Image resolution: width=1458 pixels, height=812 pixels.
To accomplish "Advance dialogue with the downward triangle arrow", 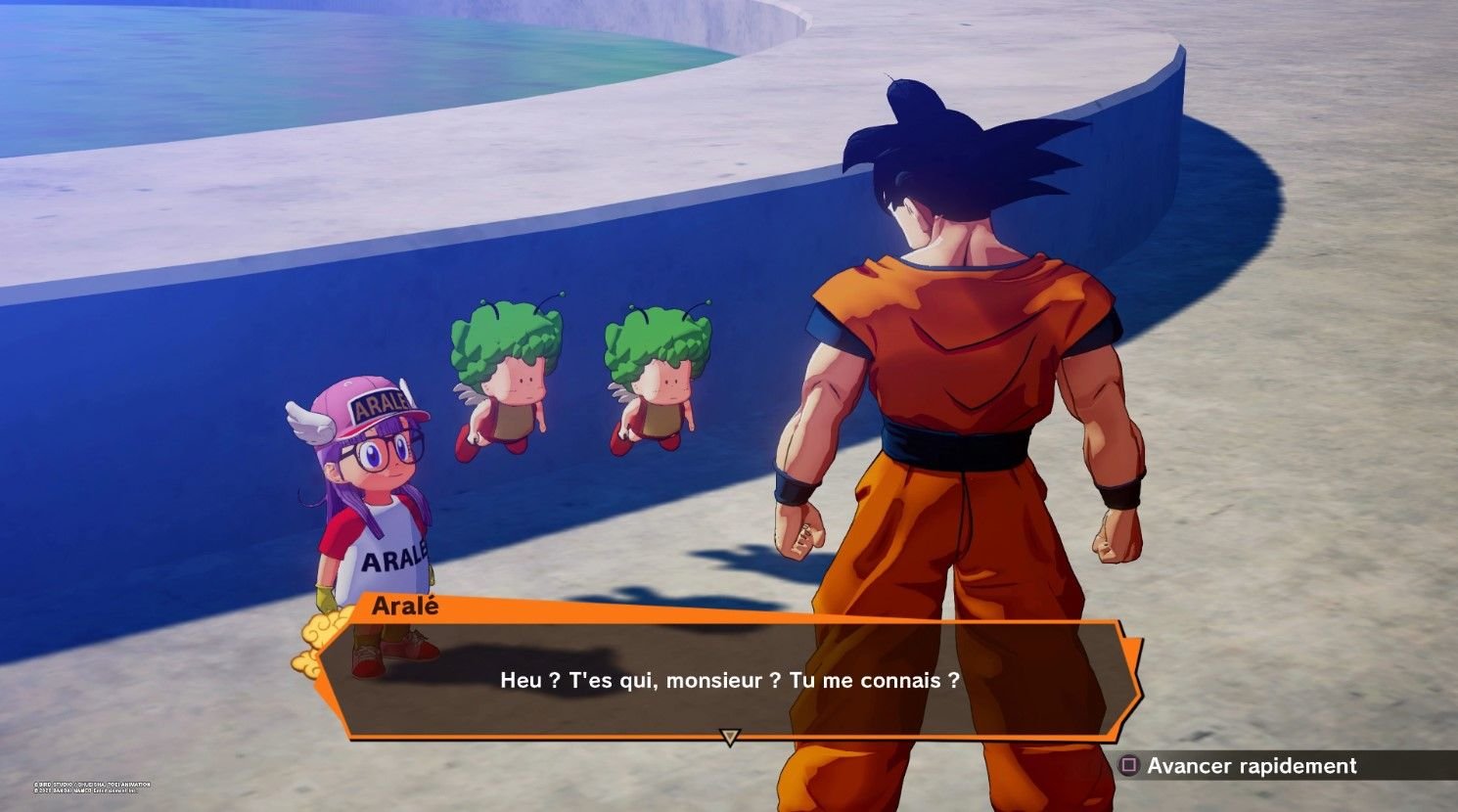I will tap(729, 737).
